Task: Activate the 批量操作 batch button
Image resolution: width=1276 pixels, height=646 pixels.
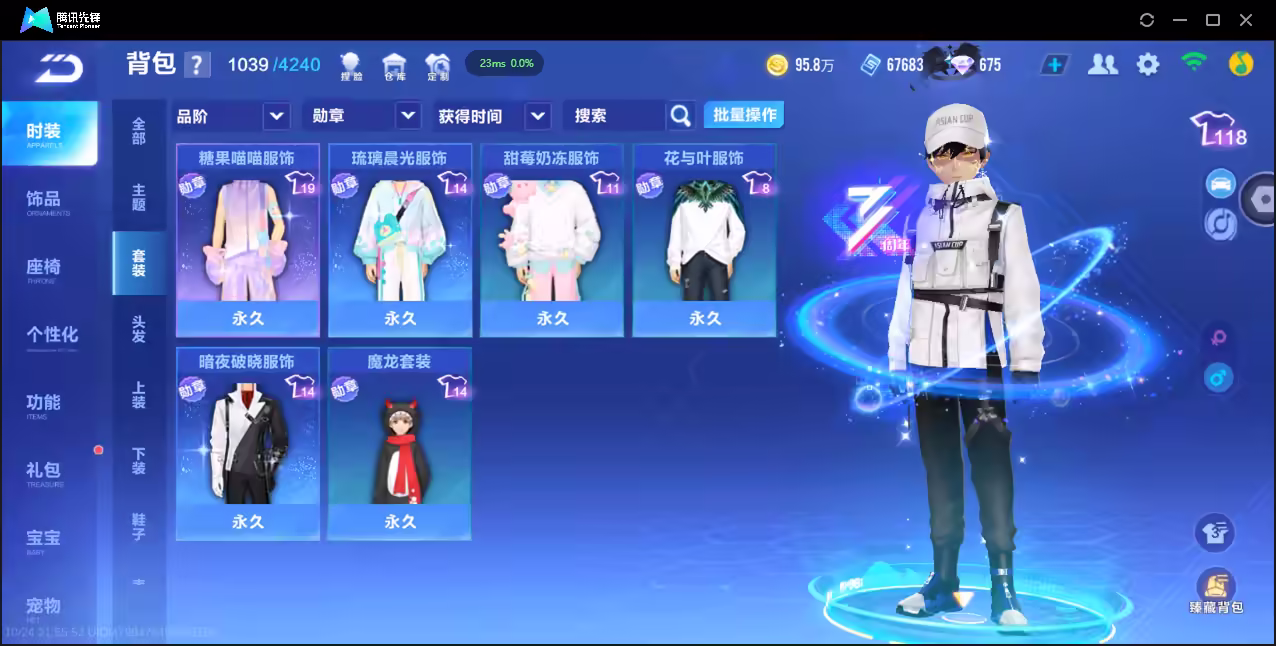Action: point(744,115)
